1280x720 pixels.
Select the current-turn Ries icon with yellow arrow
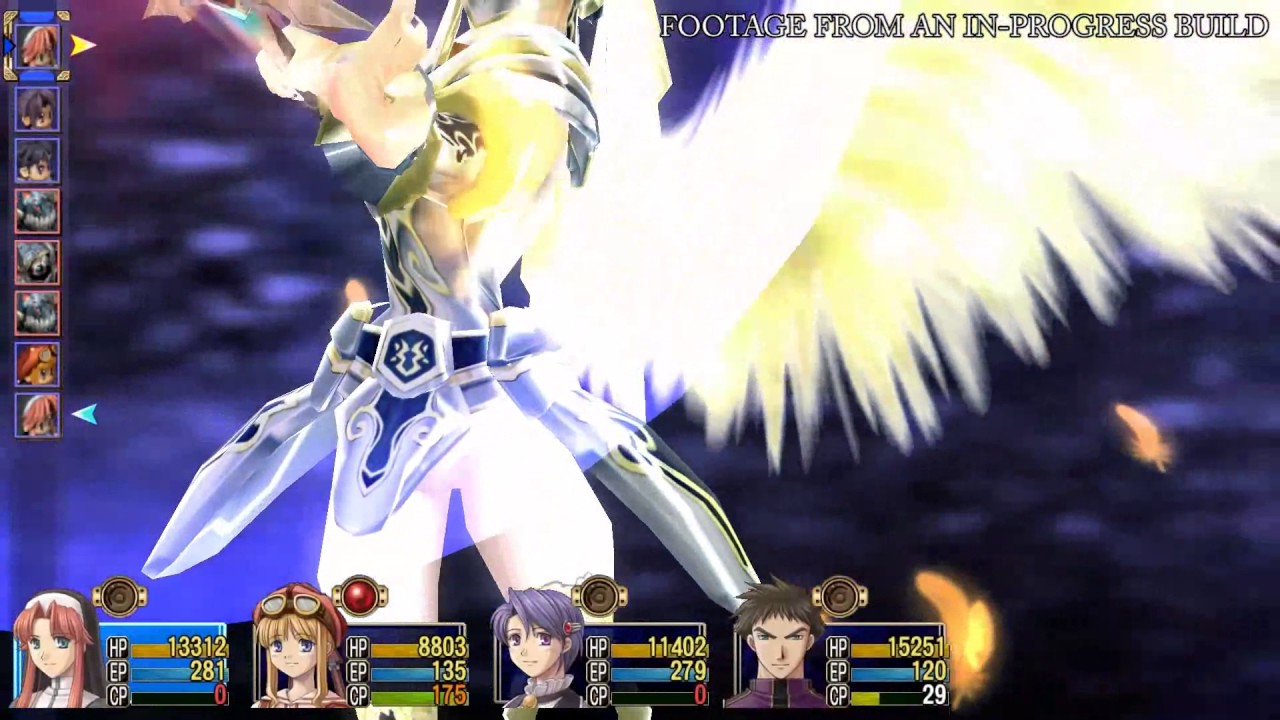click(38, 46)
